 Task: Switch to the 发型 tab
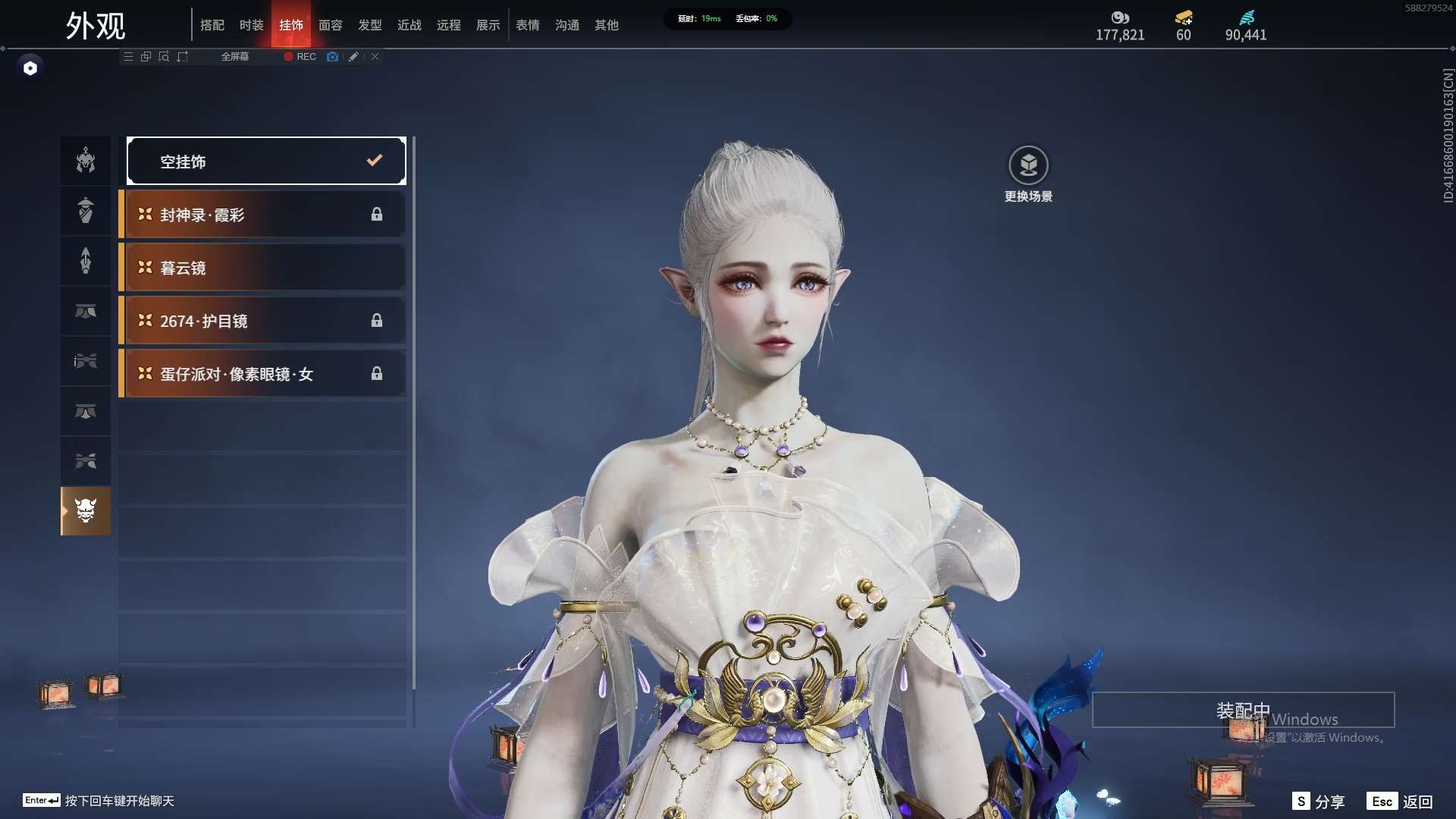coord(370,25)
